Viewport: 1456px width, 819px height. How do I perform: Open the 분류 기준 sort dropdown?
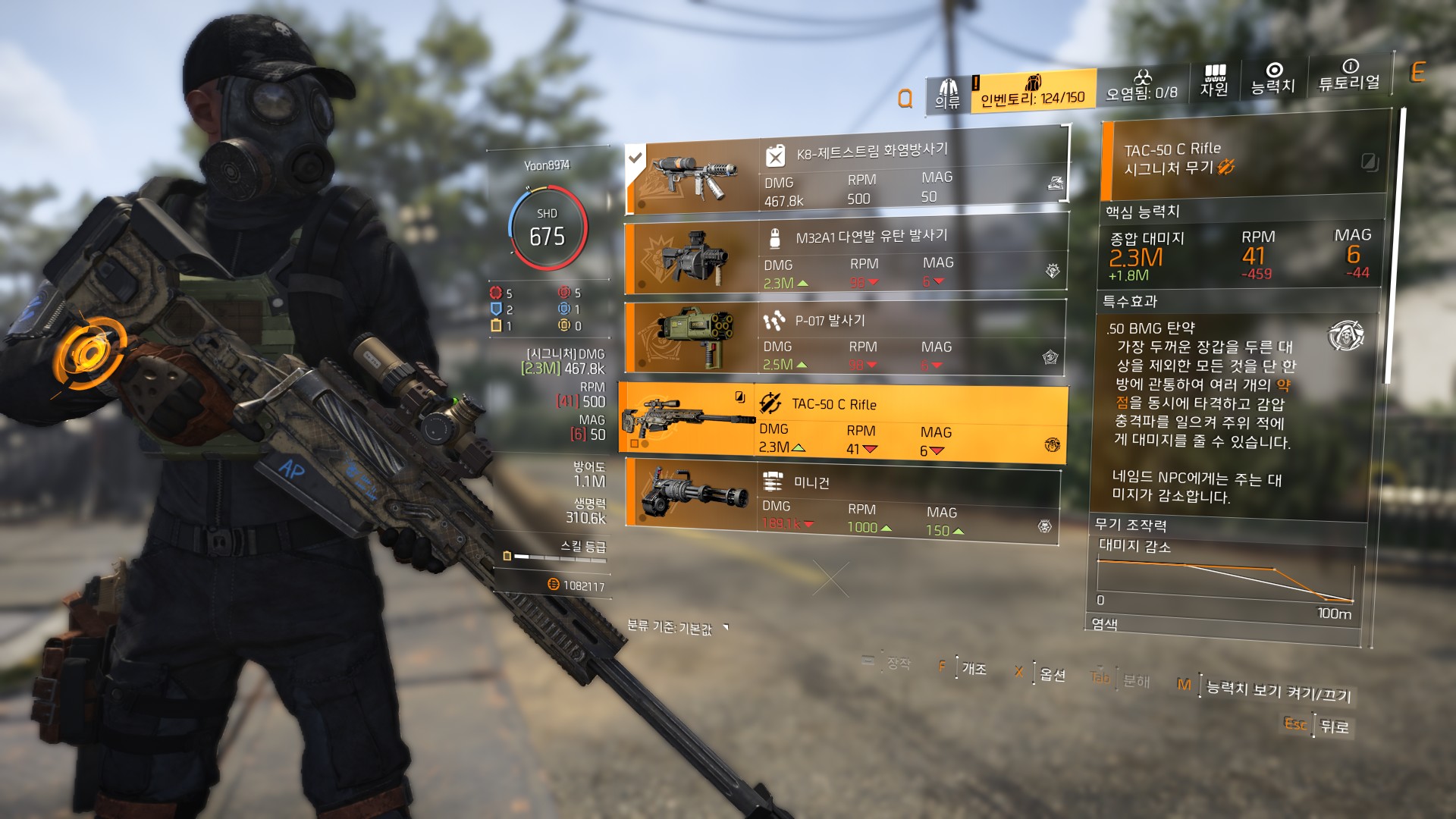click(x=676, y=628)
